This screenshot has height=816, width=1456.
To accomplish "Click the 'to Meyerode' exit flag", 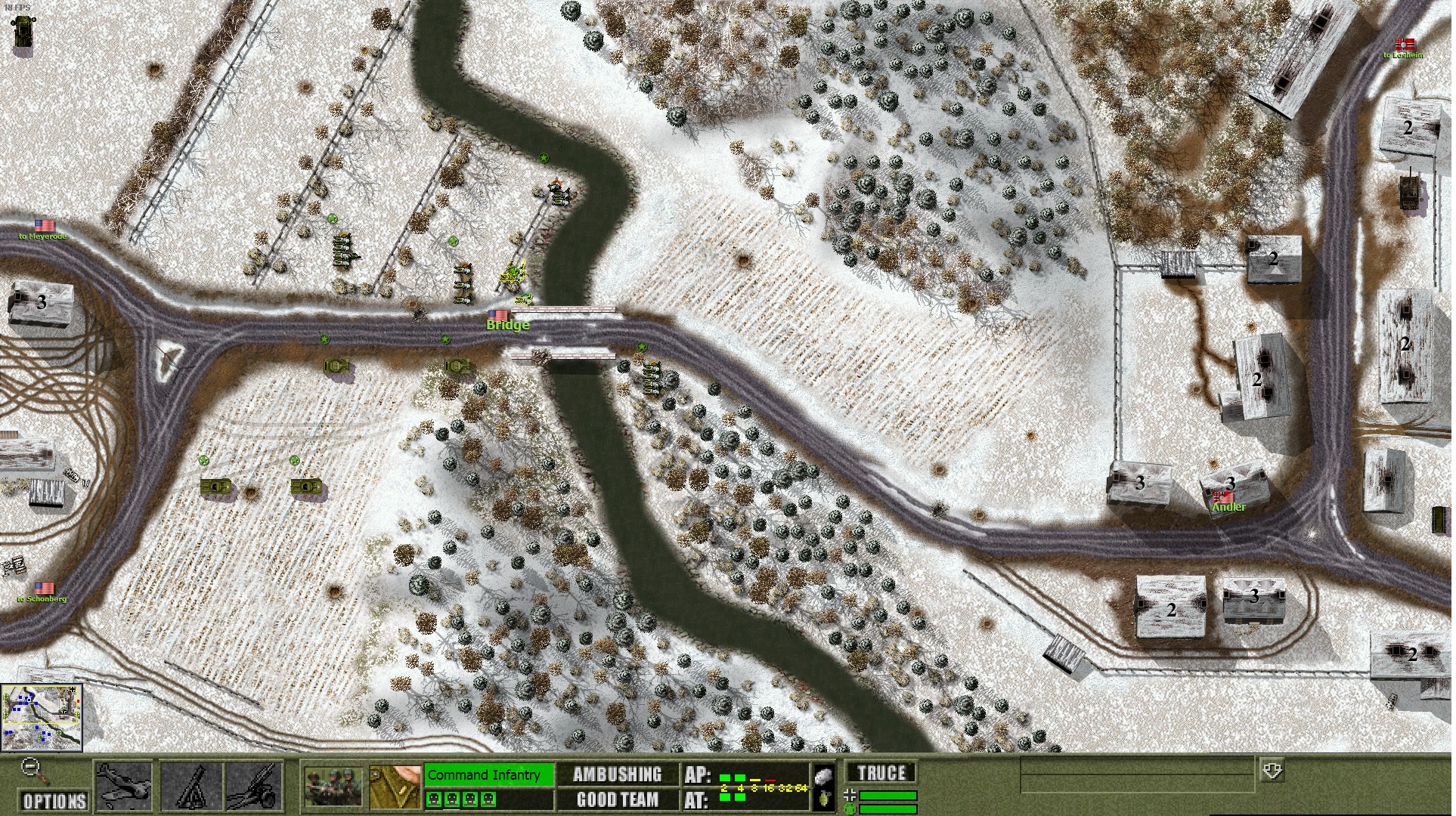I will pyautogui.click(x=45, y=225).
